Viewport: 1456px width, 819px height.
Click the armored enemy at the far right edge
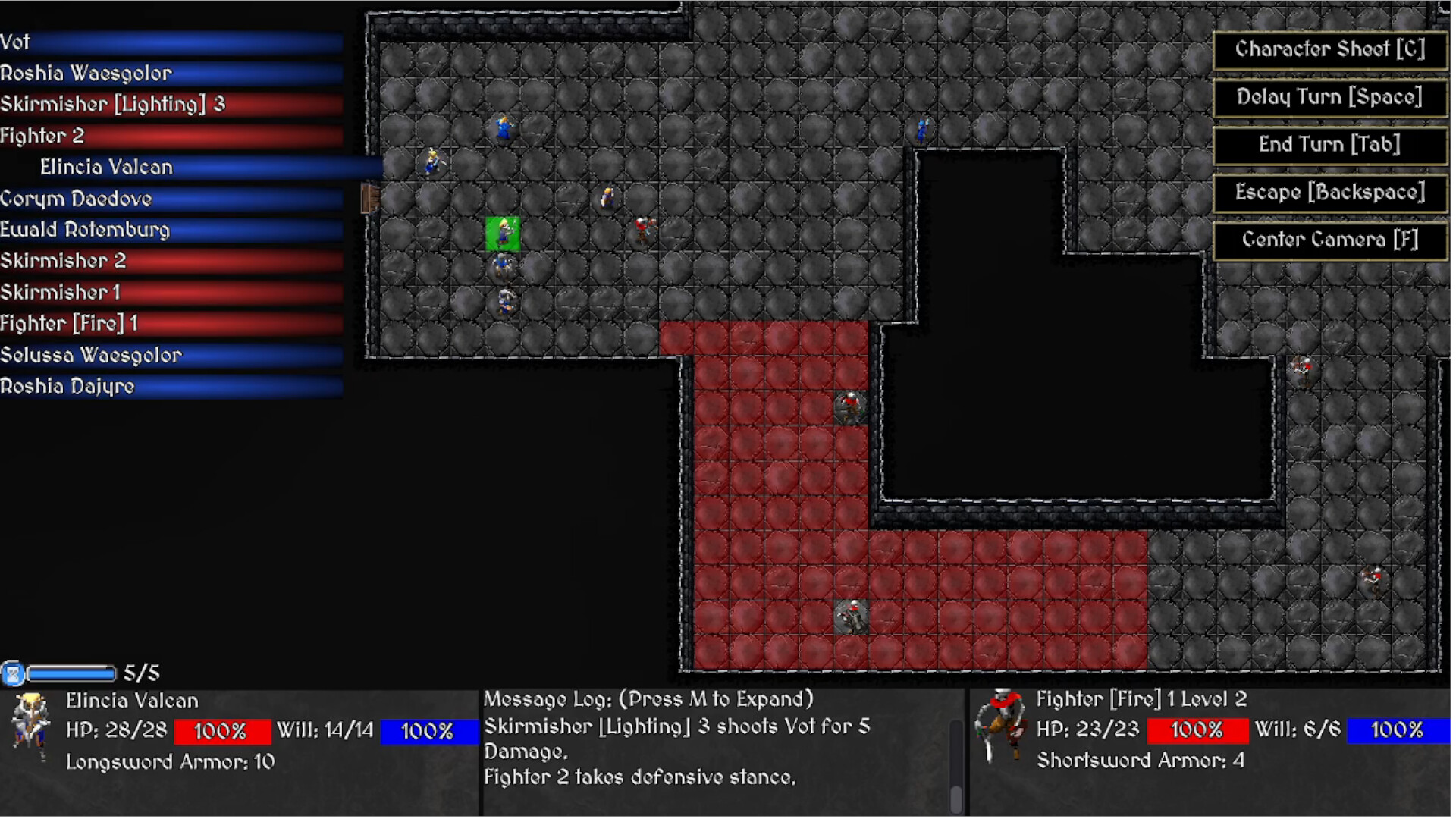(1371, 576)
